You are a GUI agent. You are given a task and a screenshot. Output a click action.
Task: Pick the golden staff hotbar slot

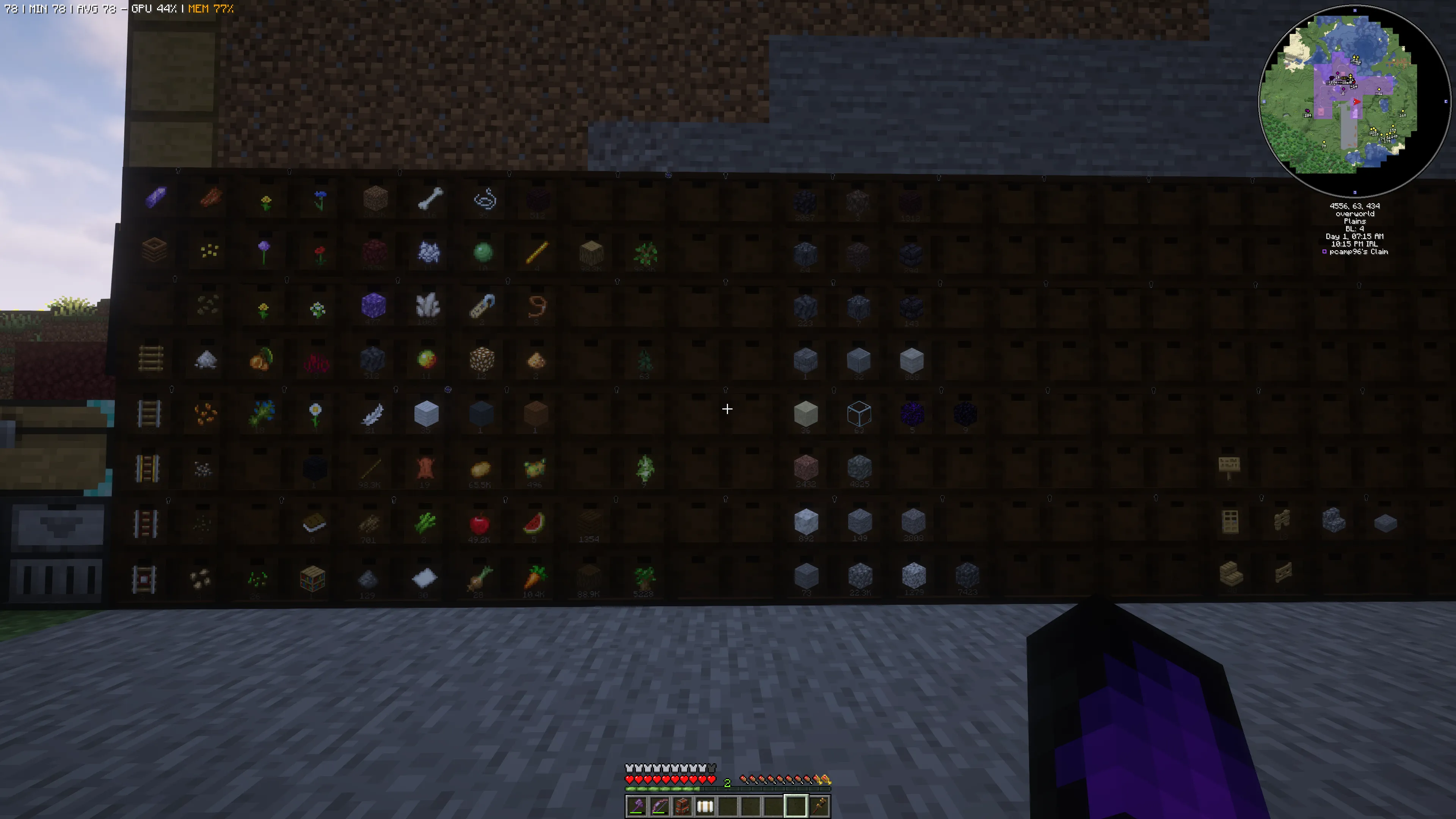(x=819, y=806)
